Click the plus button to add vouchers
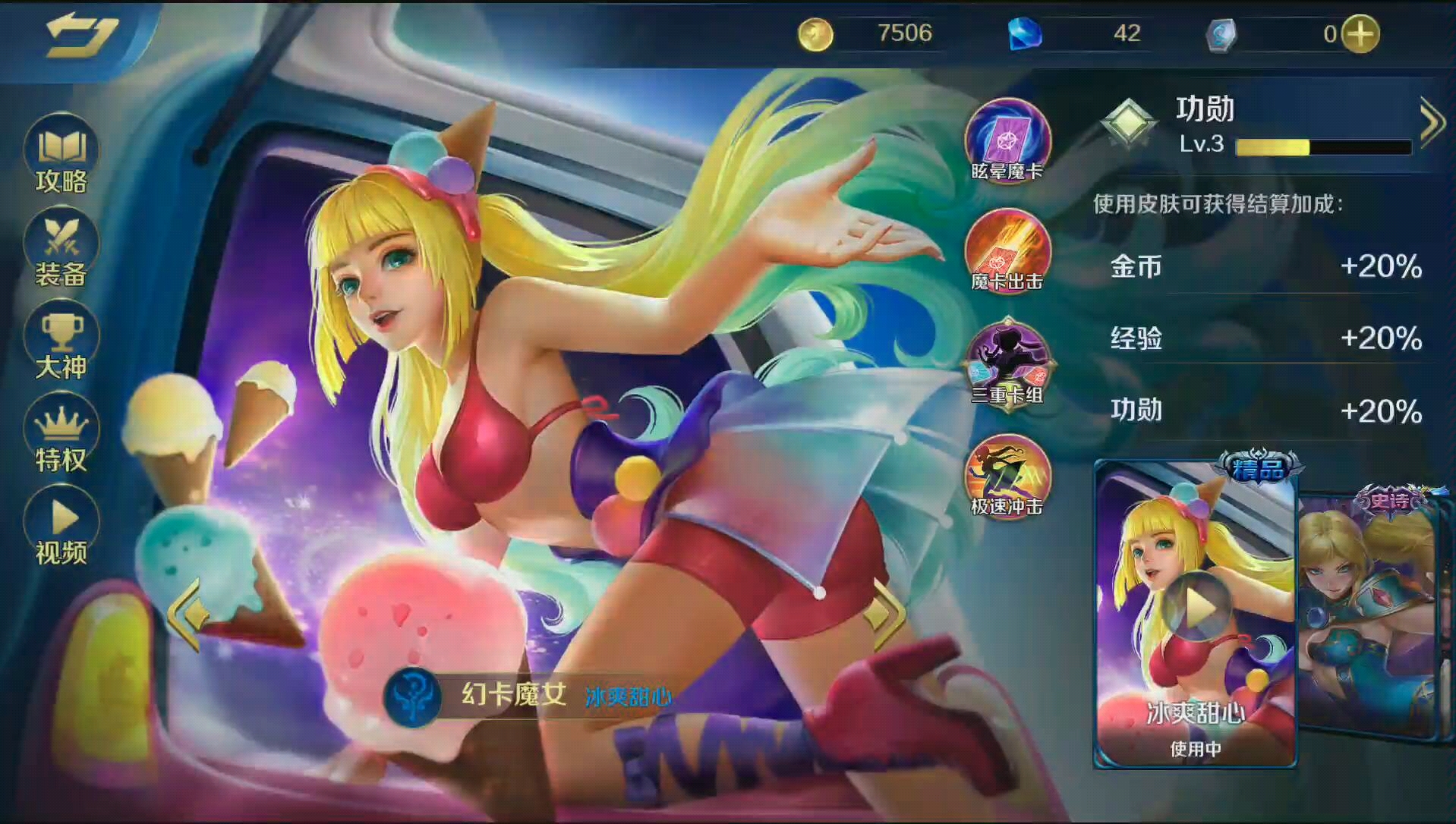The height and width of the screenshot is (824, 1456). (1360, 33)
